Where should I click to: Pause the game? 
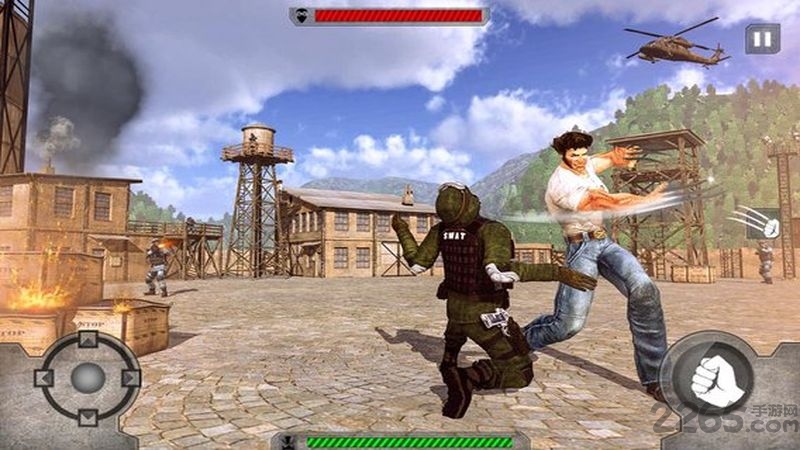762,40
